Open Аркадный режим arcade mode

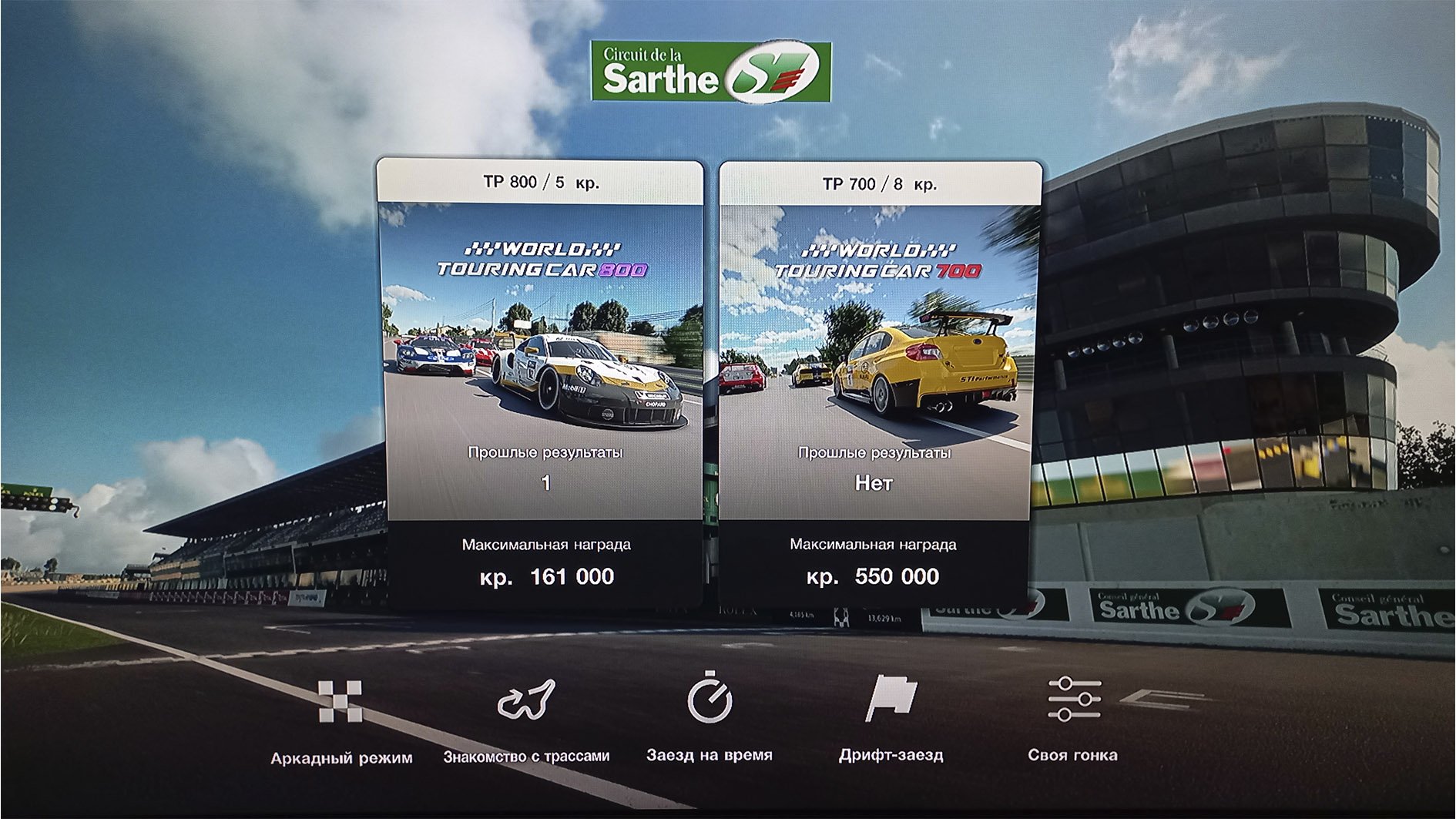click(341, 720)
